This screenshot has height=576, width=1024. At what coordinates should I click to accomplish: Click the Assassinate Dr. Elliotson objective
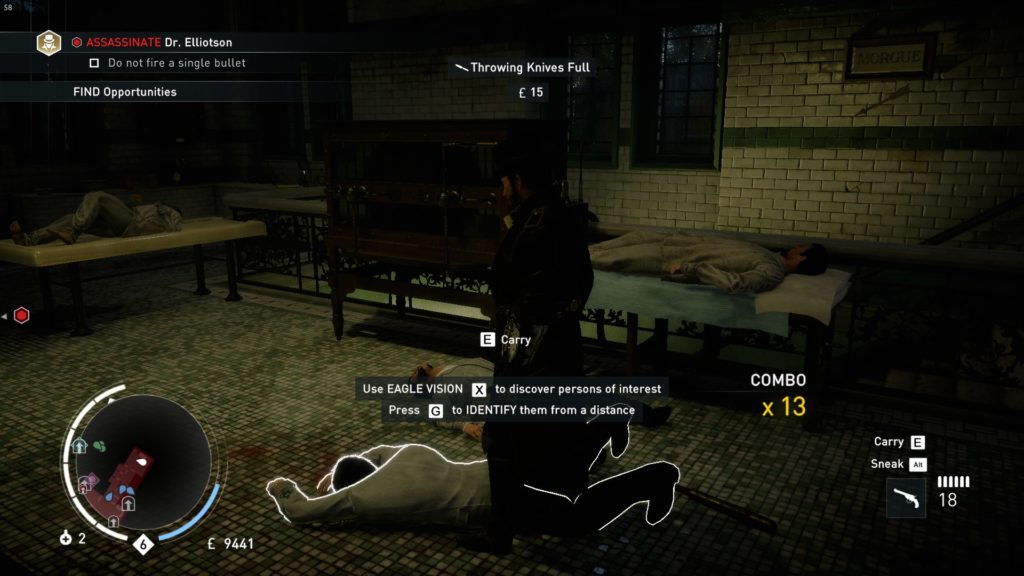(x=158, y=43)
